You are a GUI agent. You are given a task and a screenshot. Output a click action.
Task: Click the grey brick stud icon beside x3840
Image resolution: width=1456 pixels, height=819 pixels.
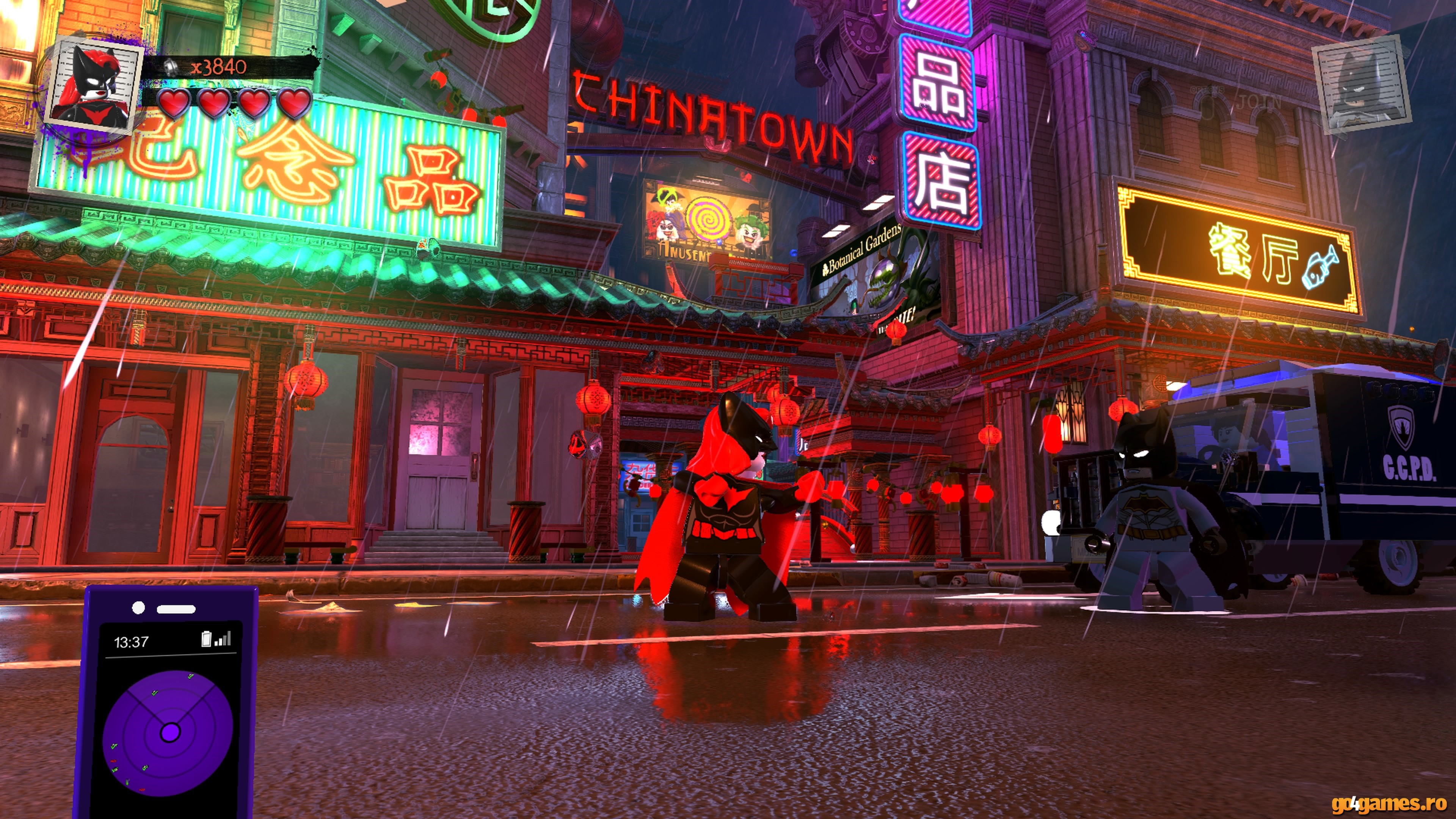tap(171, 68)
